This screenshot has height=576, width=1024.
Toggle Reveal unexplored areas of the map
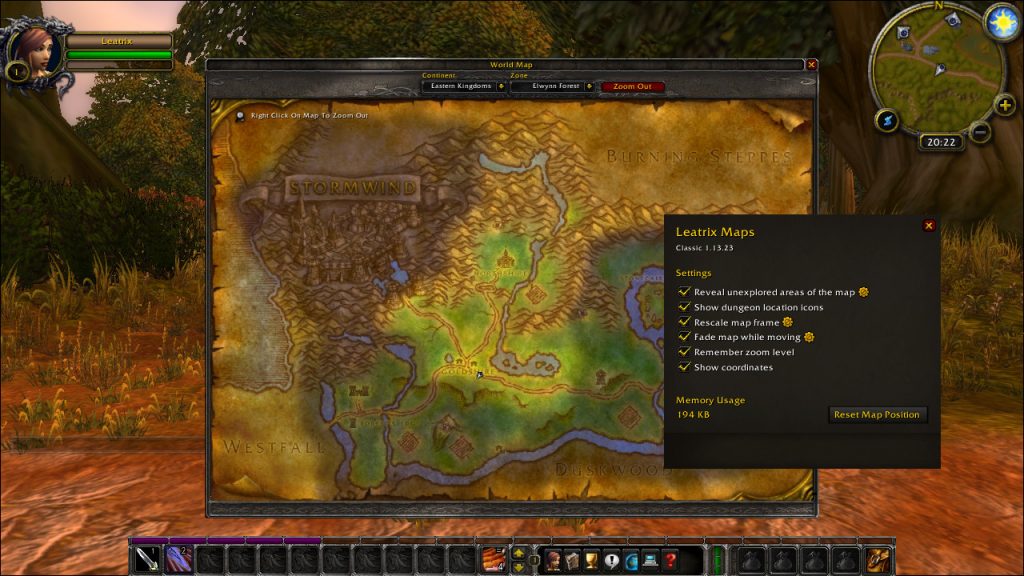[x=685, y=292]
